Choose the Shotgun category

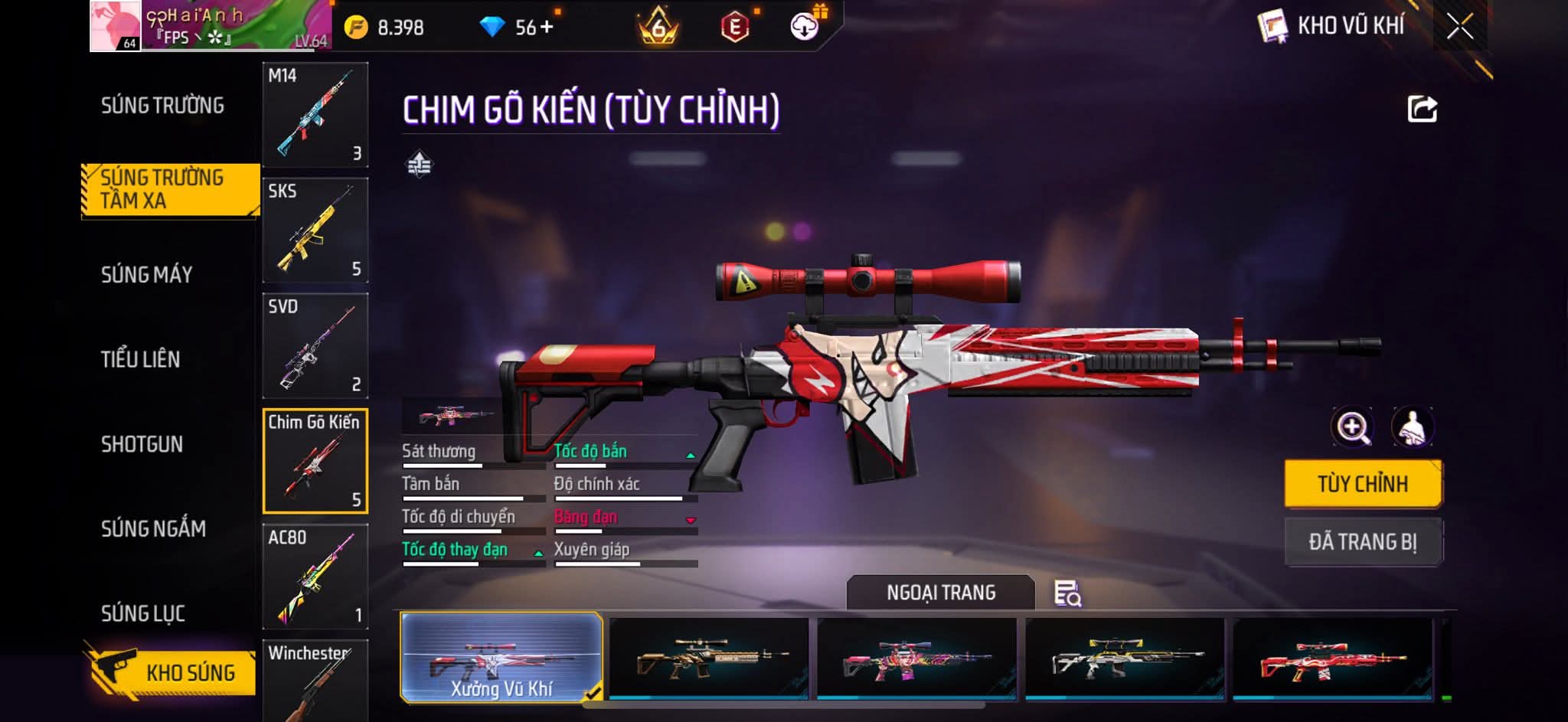(x=142, y=444)
